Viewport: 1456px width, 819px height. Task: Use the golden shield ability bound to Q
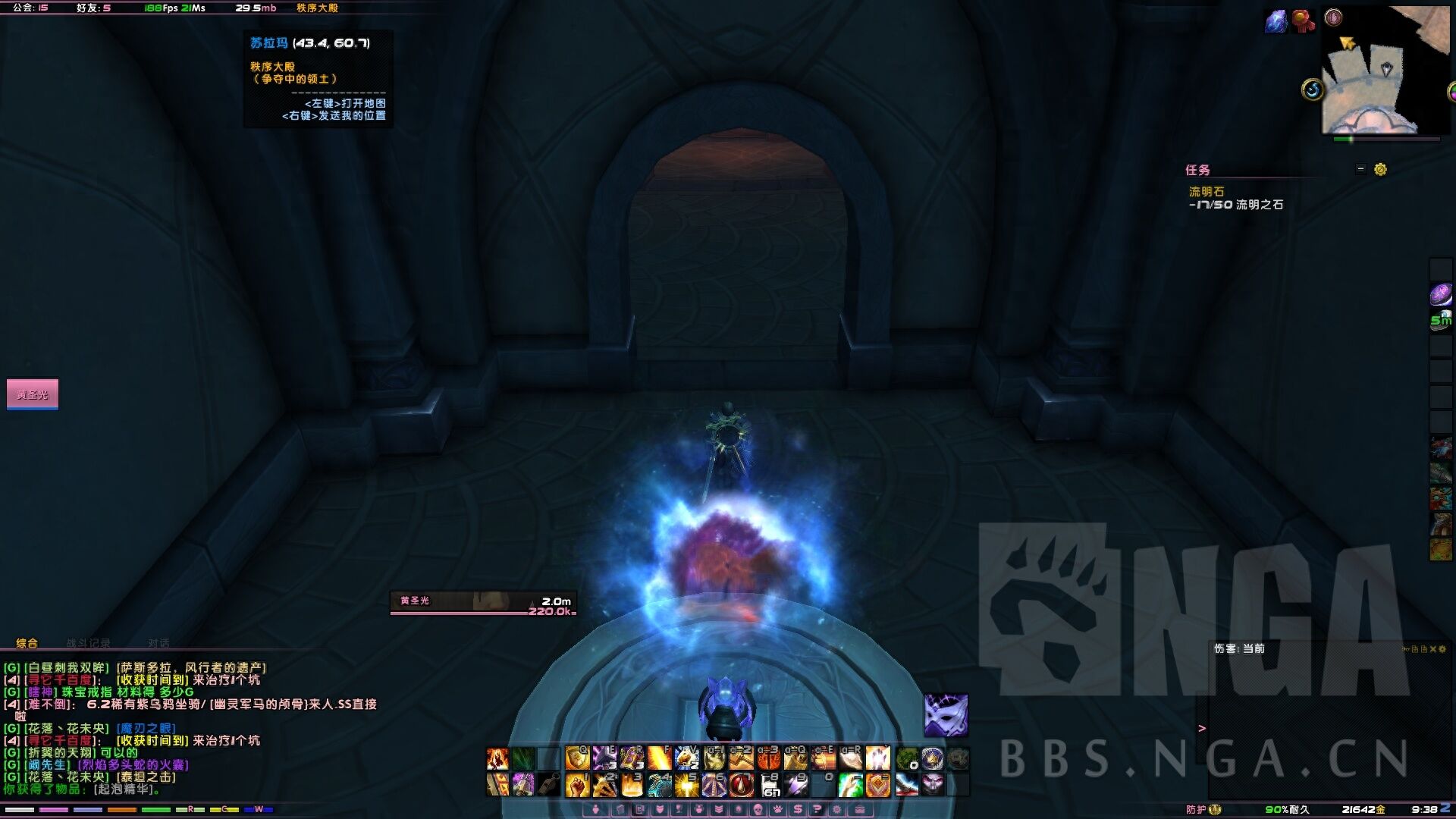pos(577,758)
